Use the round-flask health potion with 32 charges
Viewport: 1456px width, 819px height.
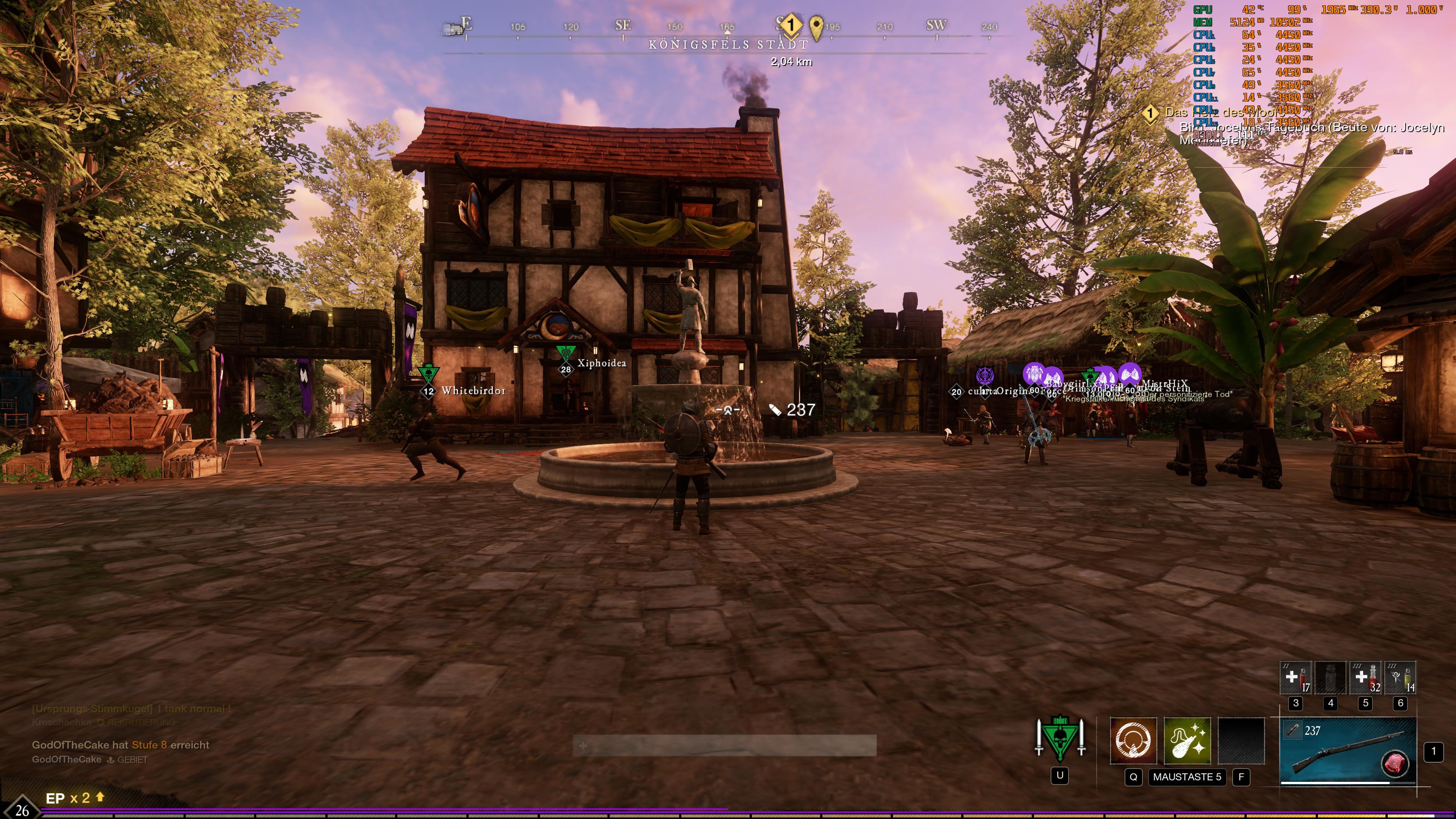click(1365, 678)
